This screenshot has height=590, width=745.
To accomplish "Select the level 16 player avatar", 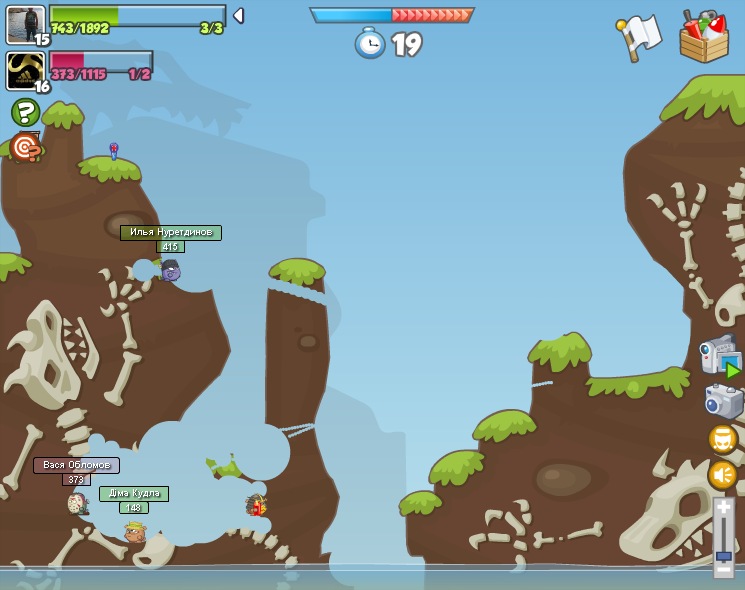I will [25, 71].
